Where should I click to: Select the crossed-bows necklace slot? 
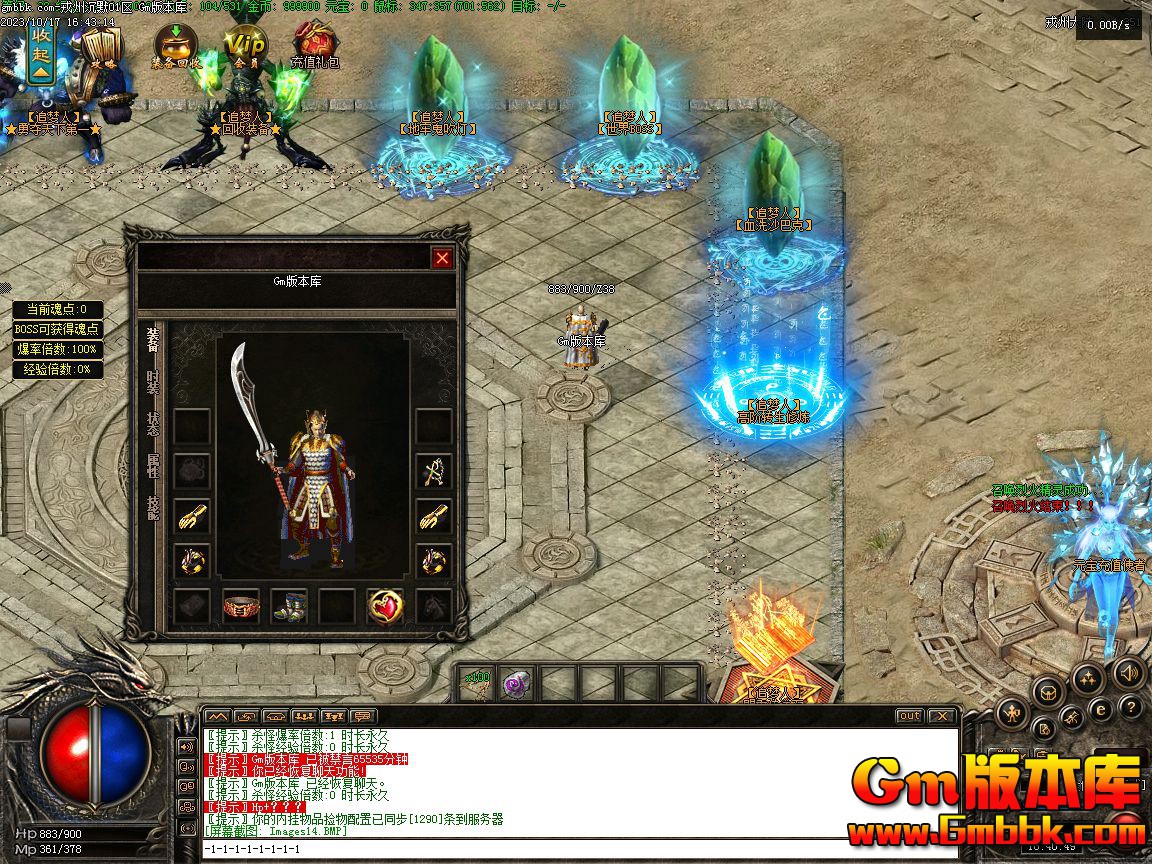click(433, 470)
